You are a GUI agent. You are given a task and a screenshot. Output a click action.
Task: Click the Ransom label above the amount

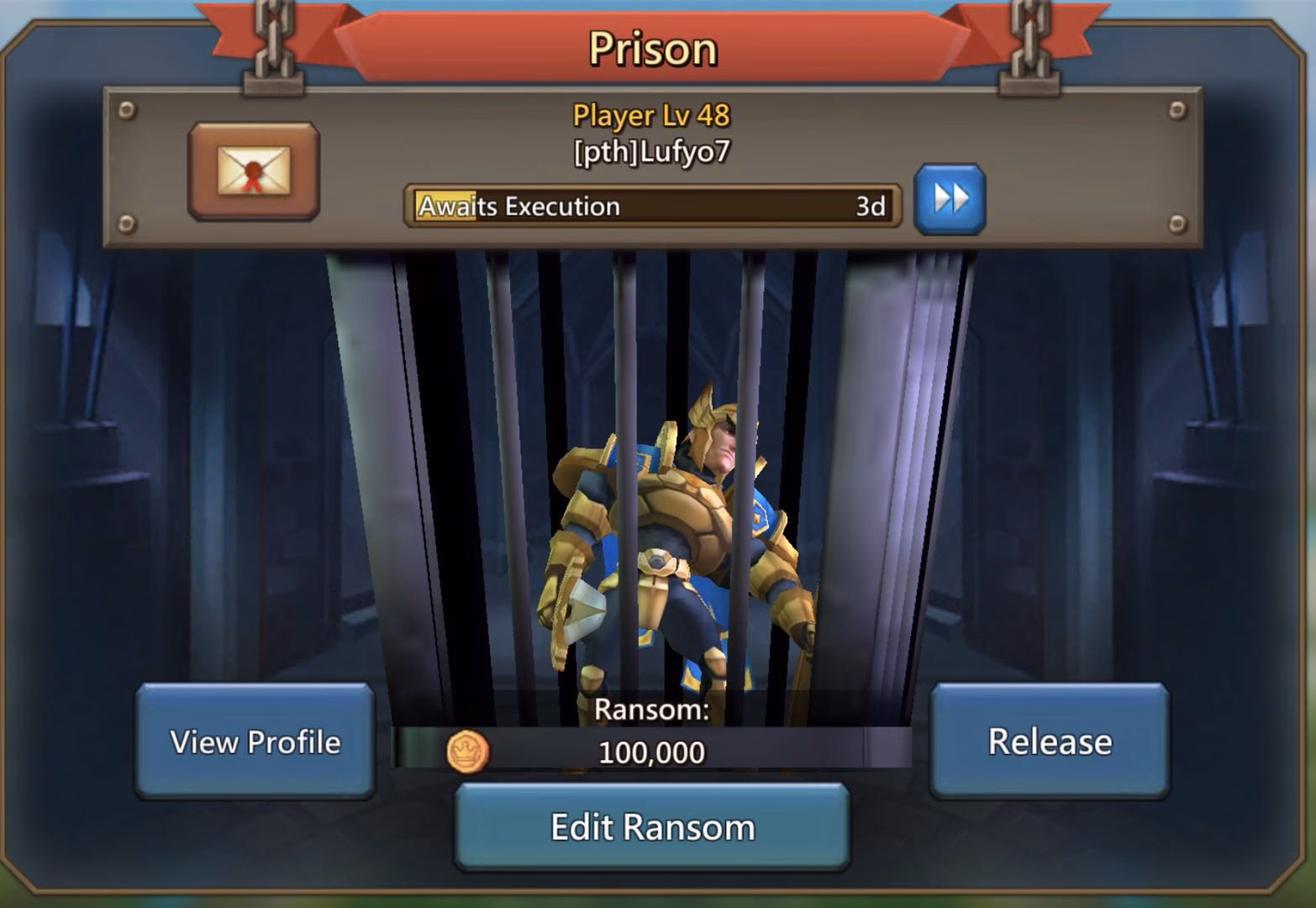click(652, 709)
